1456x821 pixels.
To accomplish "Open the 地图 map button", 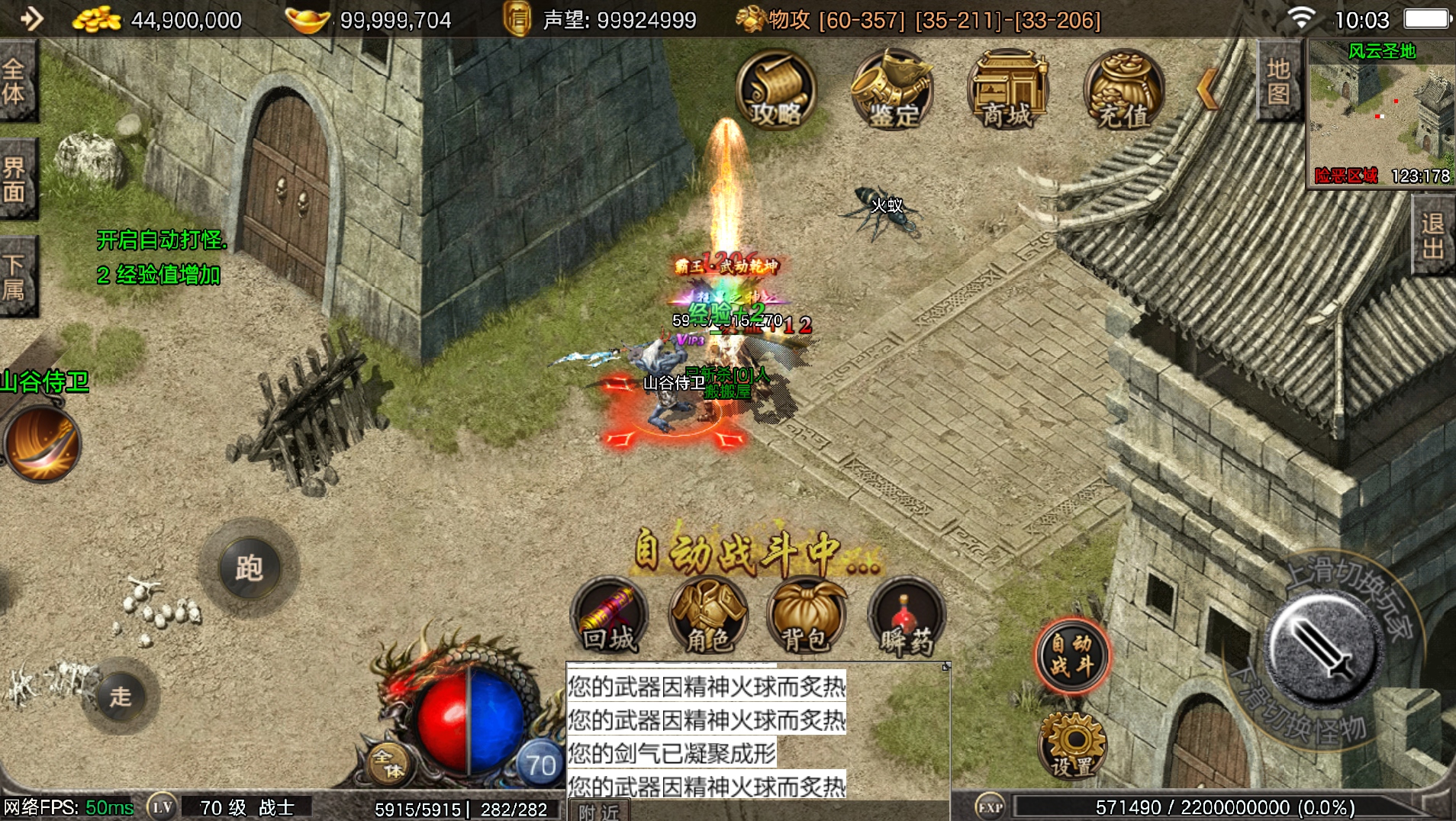I will point(1278,81).
